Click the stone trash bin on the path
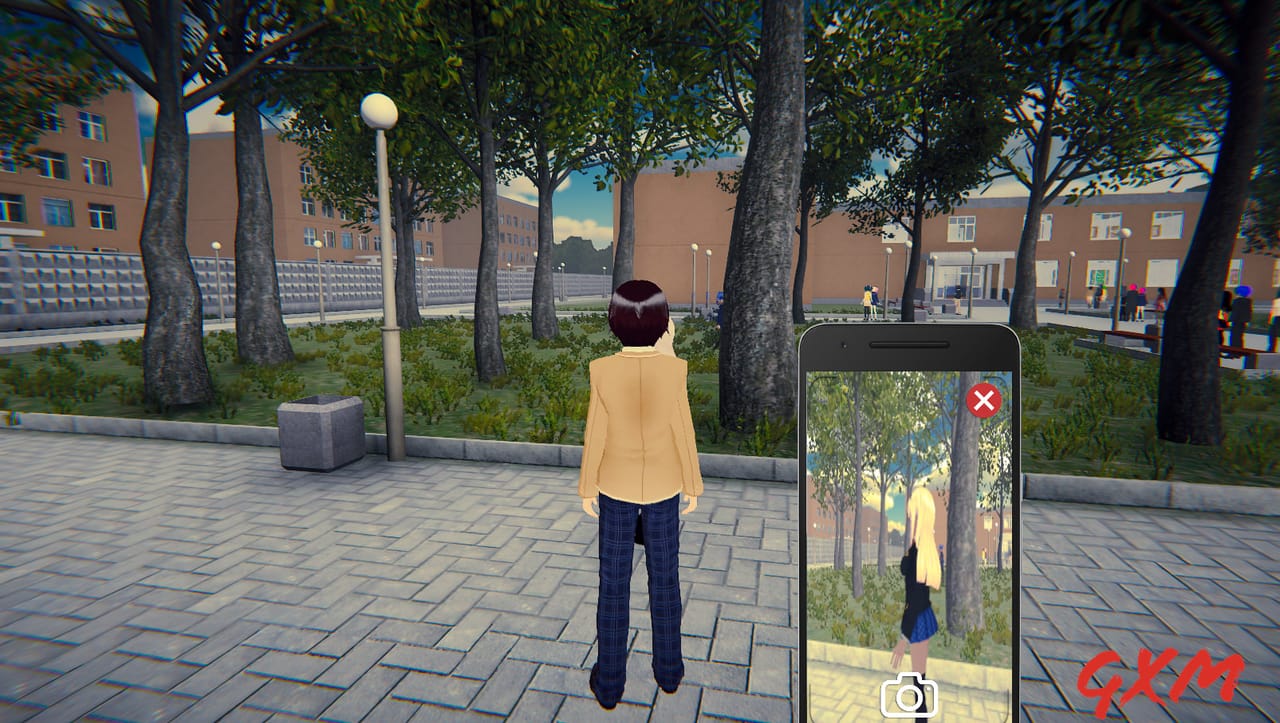 pos(318,432)
